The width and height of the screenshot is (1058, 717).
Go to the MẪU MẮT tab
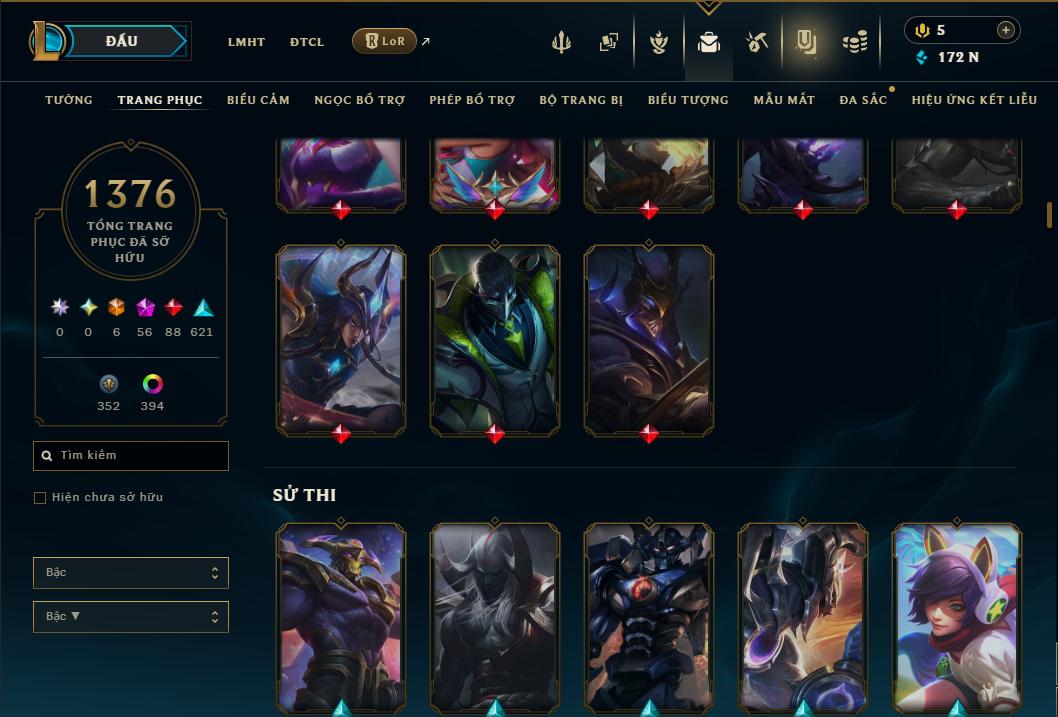click(x=784, y=100)
